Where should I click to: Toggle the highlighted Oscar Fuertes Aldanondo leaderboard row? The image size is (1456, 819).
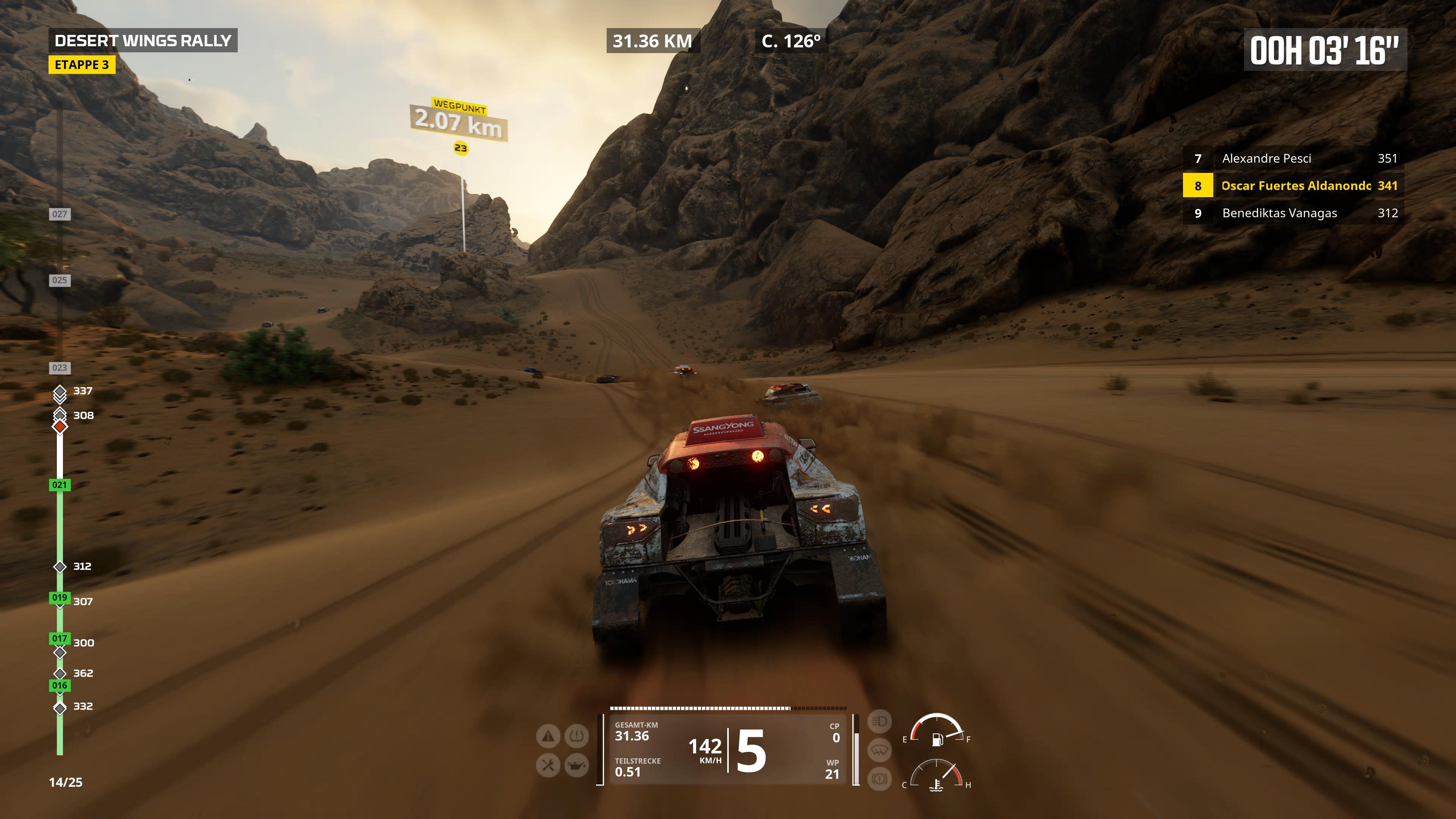point(1296,185)
